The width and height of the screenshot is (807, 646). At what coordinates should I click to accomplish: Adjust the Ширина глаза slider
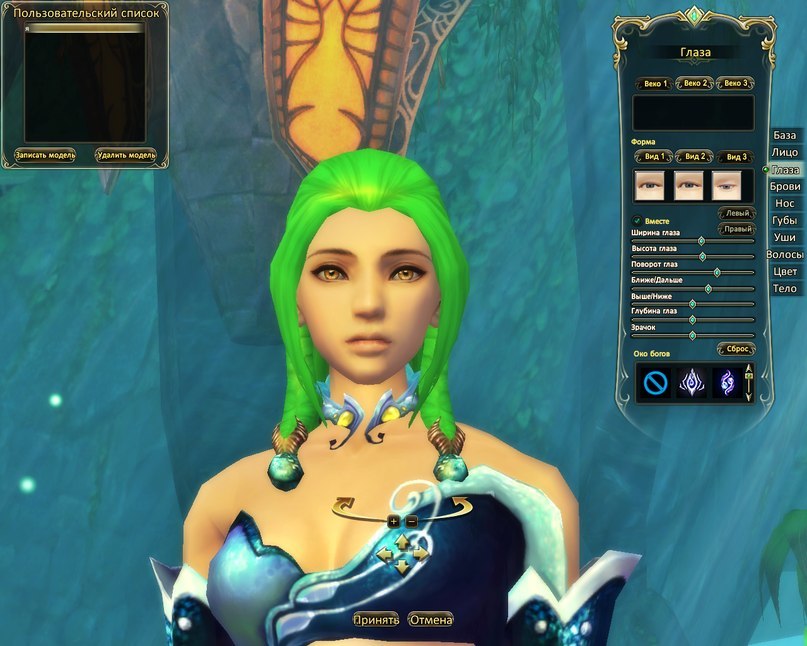(x=701, y=241)
